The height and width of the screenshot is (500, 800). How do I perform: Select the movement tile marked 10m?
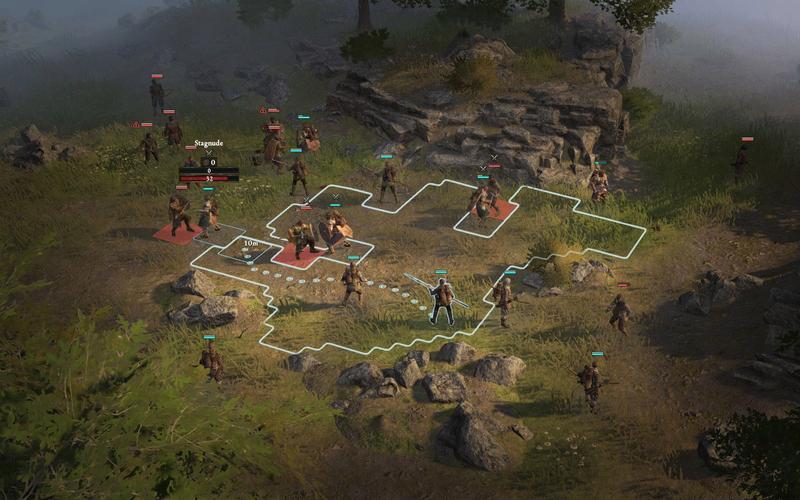coord(248,251)
